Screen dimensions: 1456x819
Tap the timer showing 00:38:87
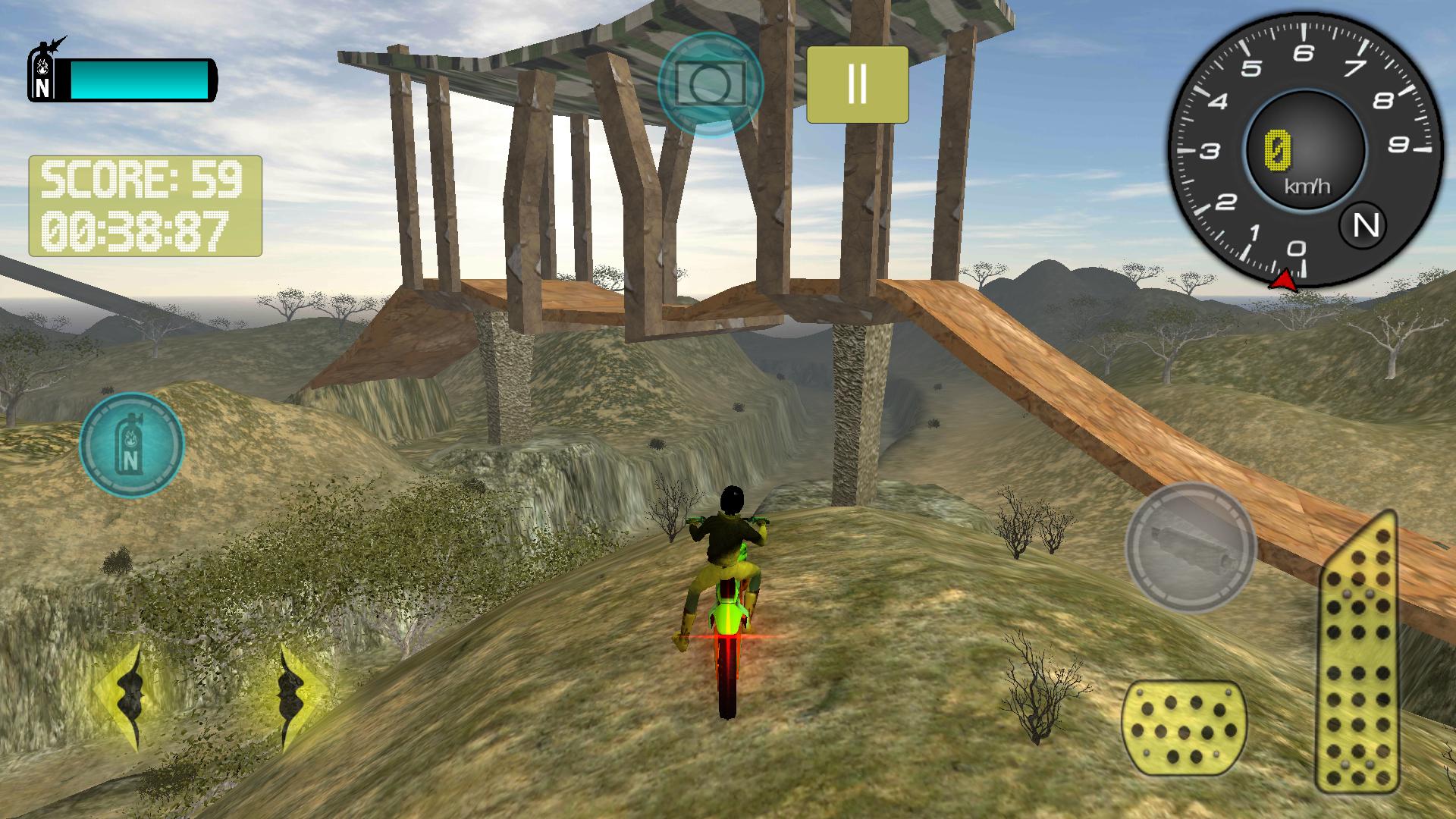pyautogui.click(x=140, y=227)
